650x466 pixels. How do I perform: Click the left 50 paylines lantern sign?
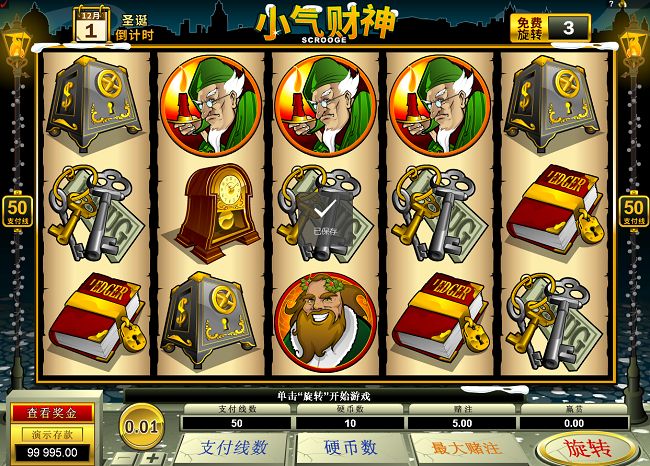(x=19, y=212)
